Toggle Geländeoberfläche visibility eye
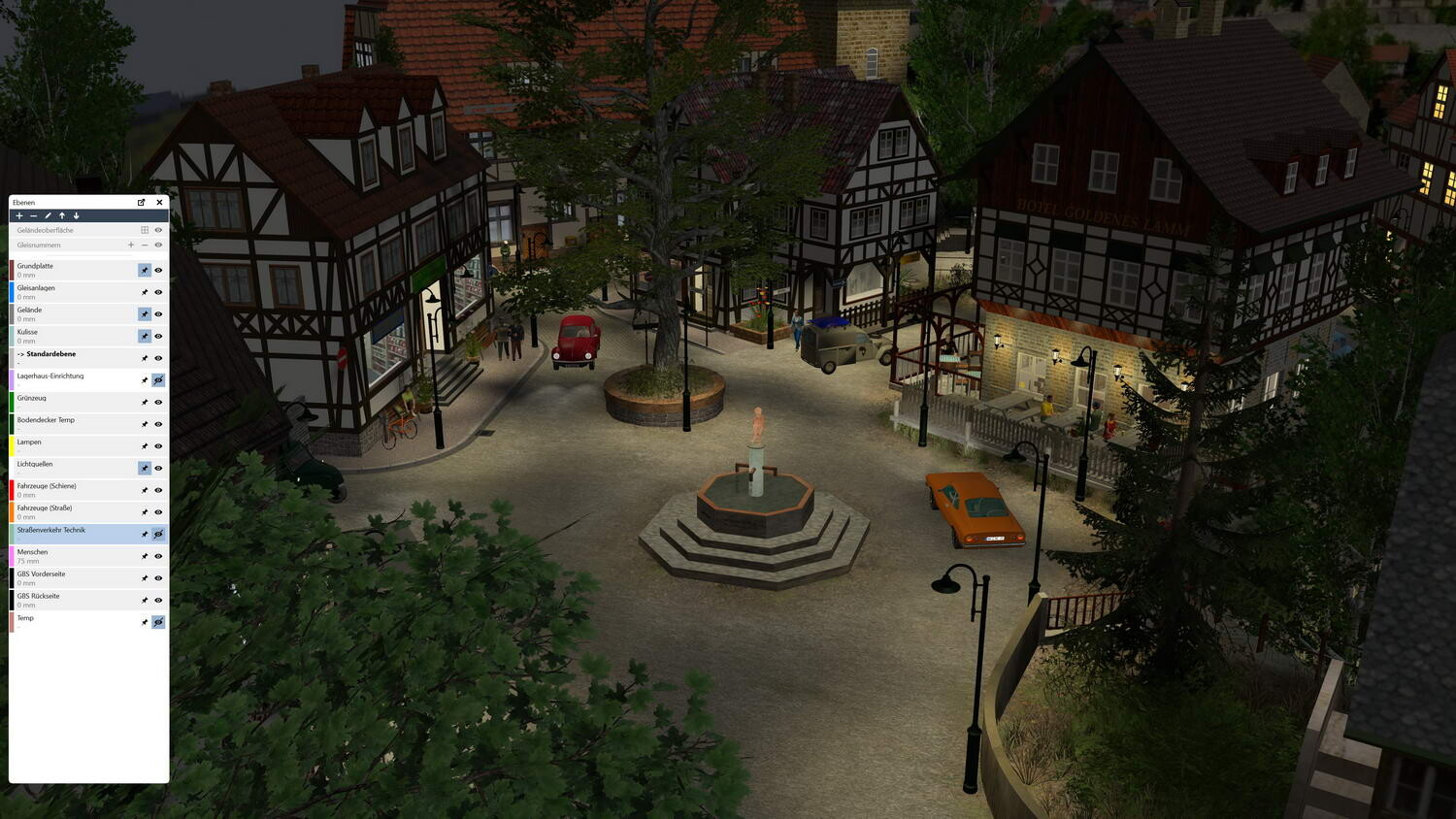1456x819 pixels. [158, 230]
